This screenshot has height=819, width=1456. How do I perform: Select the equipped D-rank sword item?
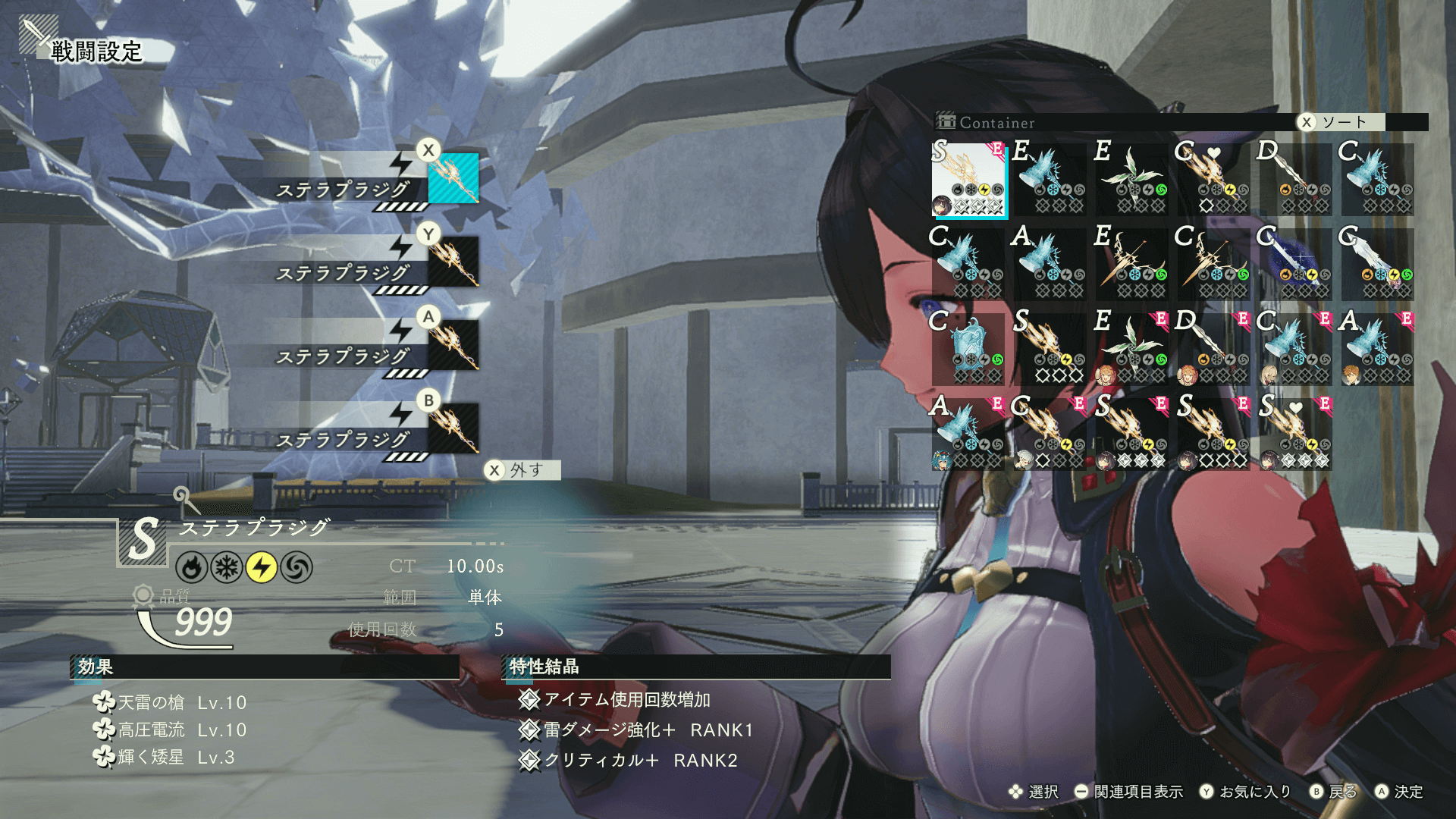point(1213,349)
